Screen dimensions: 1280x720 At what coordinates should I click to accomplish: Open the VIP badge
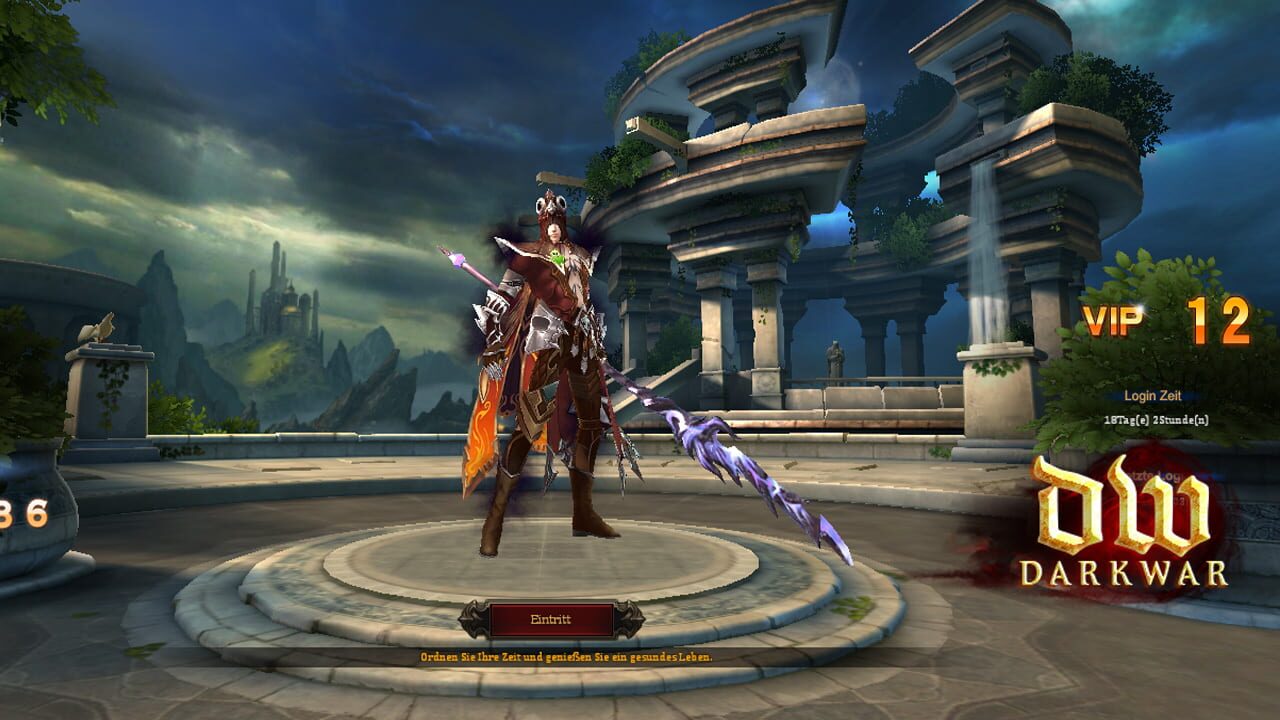tap(1113, 320)
